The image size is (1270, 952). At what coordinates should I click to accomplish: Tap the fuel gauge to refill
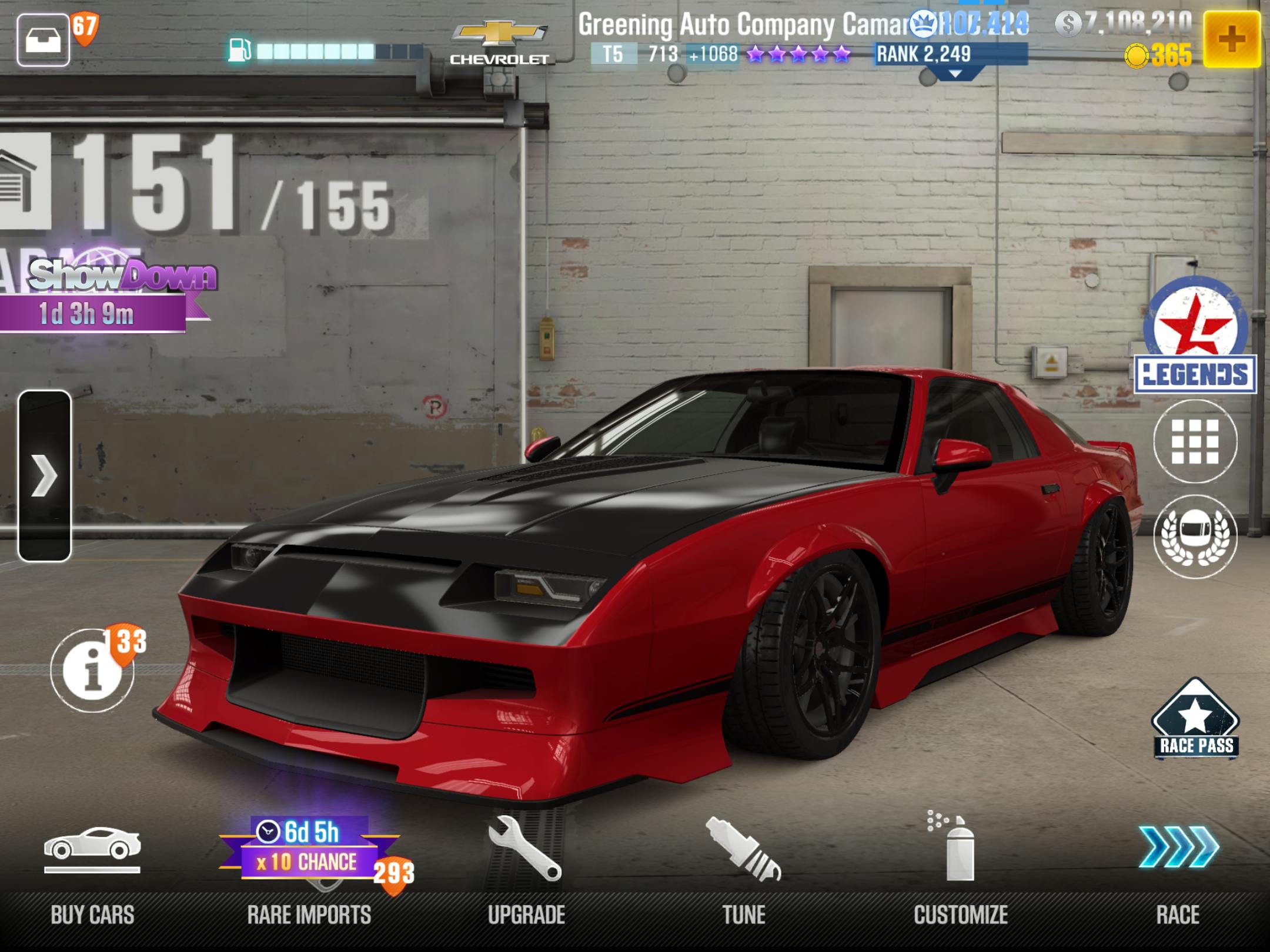(326, 51)
